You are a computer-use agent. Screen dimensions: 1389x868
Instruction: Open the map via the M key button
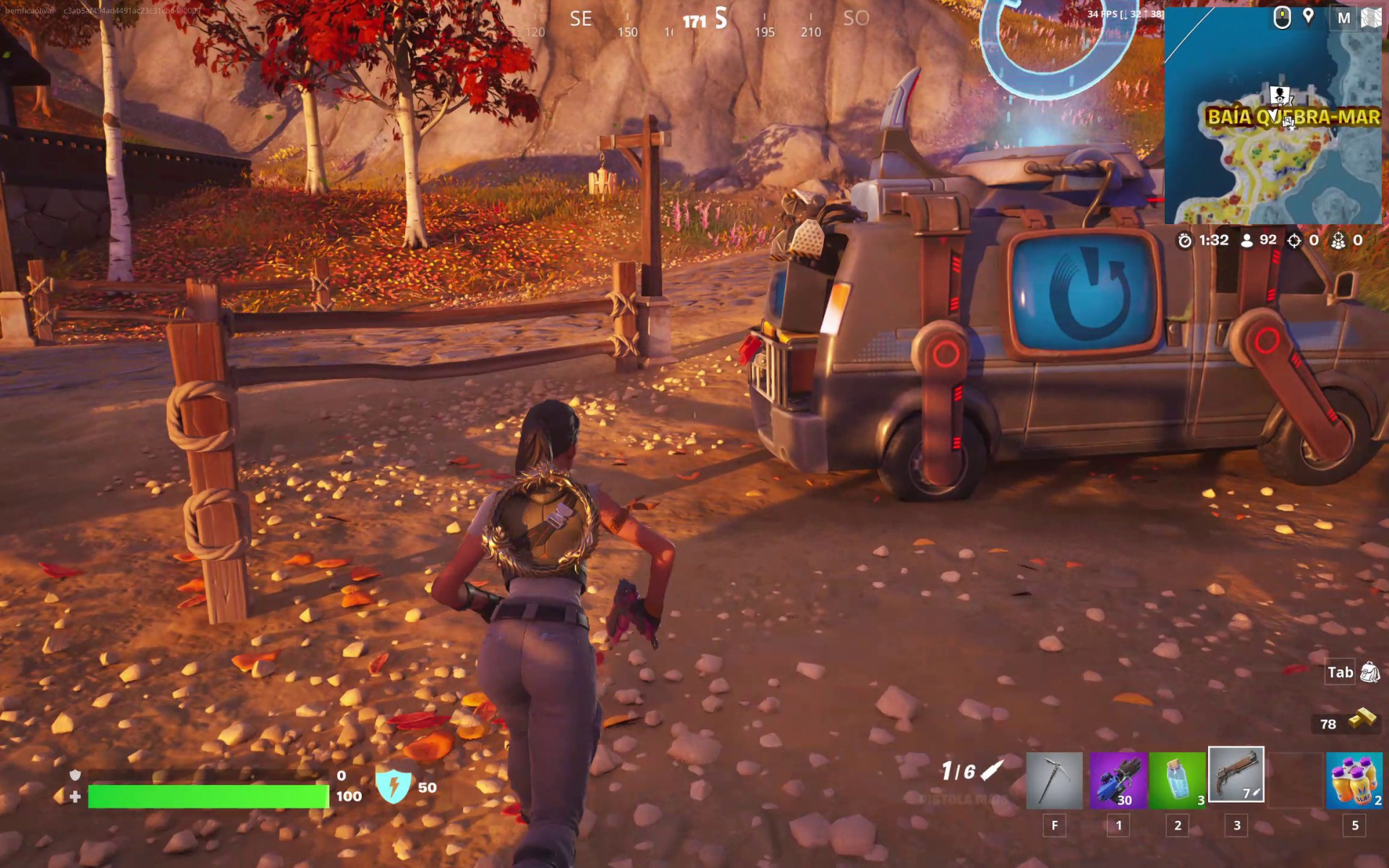pyautogui.click(x=1344, y=16)
